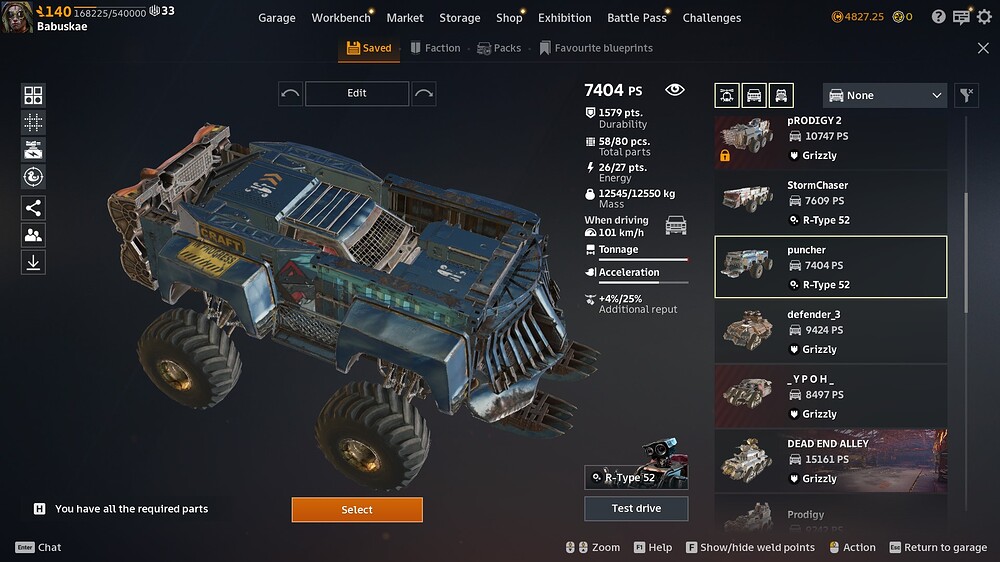Show Favourite blueprints tab

[x=596, y=48]
